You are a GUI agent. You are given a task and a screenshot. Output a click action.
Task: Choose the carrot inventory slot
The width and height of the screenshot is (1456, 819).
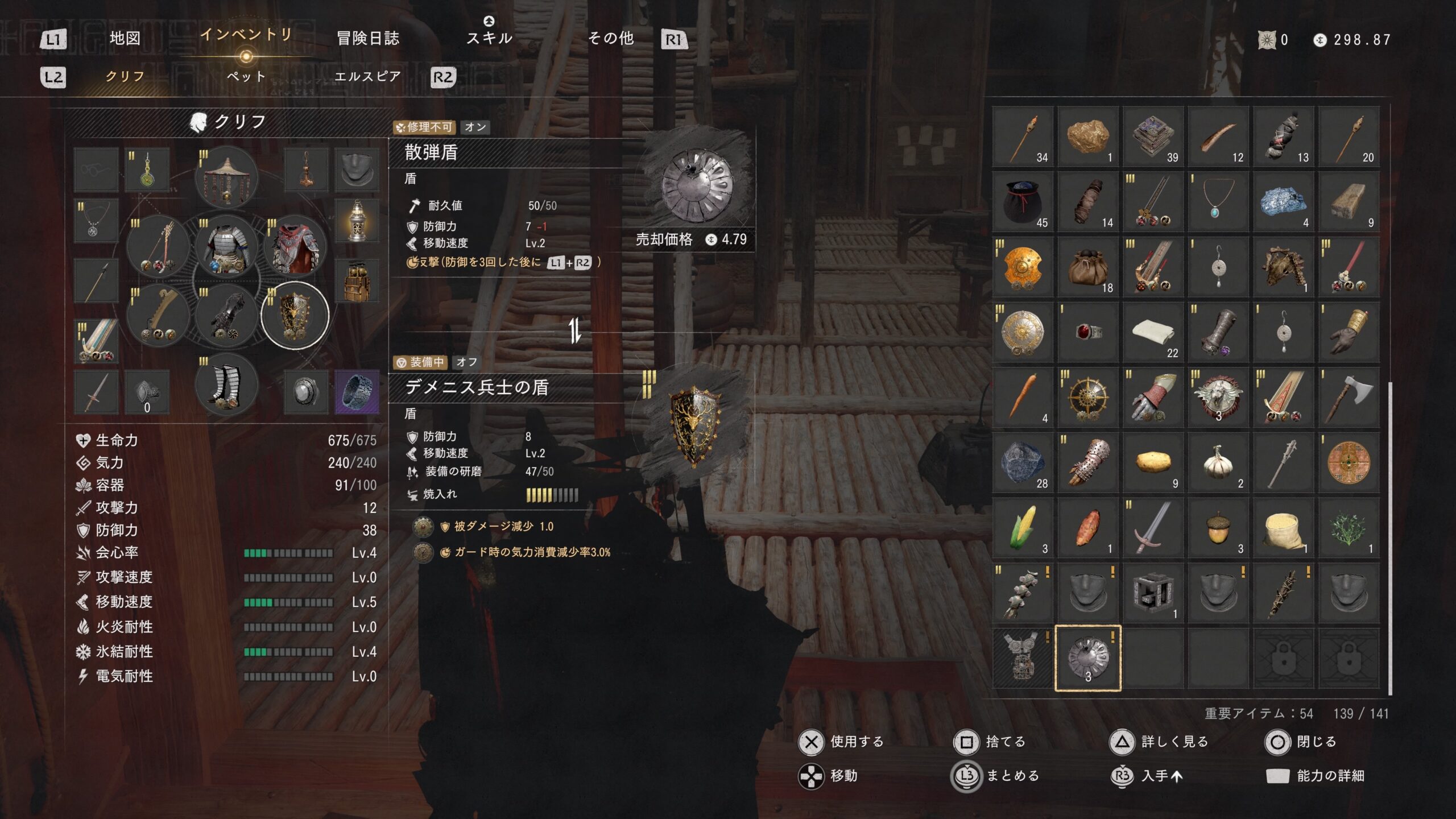pos(1023,397)
